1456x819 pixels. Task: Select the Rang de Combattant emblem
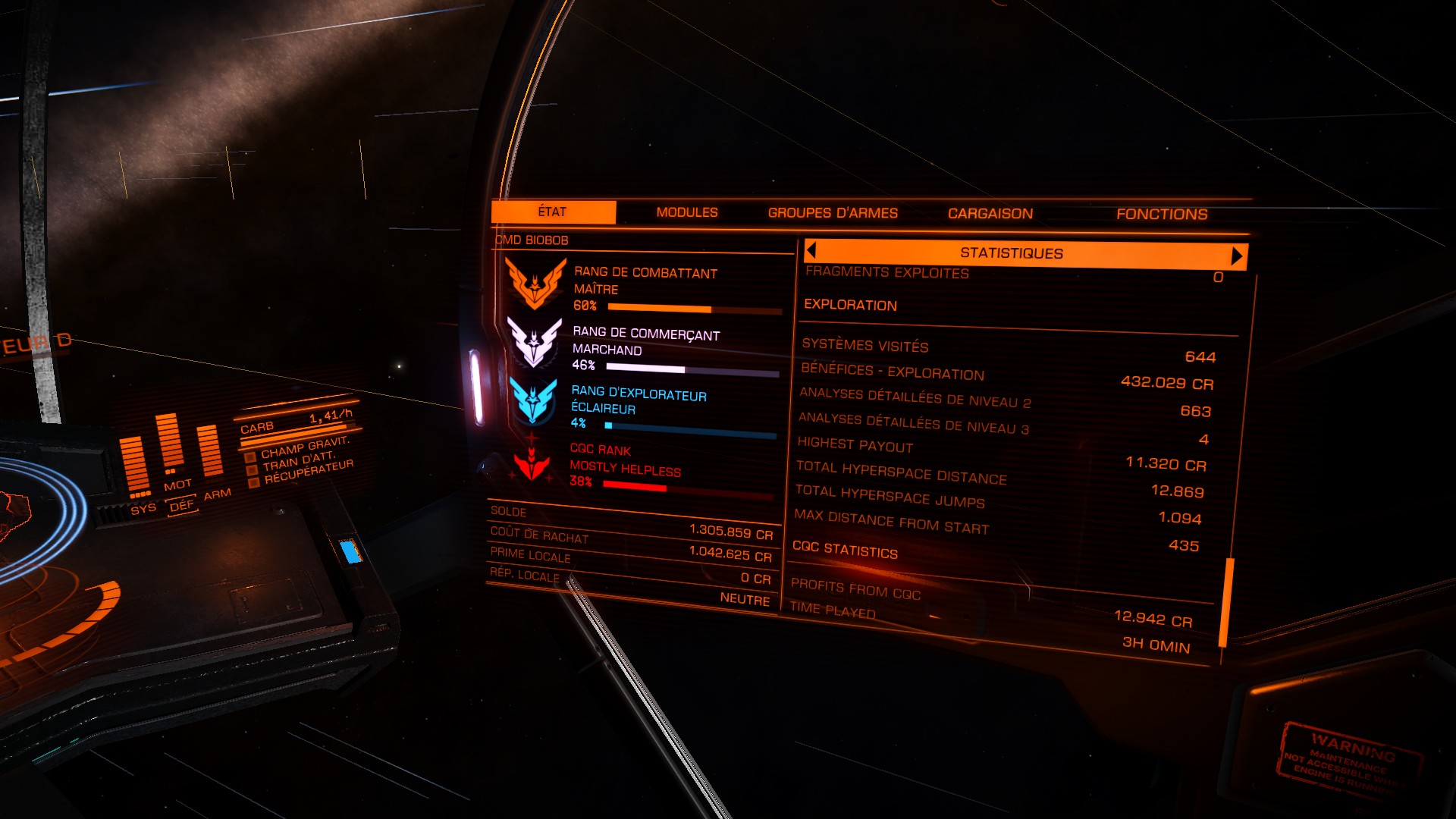tap(535, 284)
